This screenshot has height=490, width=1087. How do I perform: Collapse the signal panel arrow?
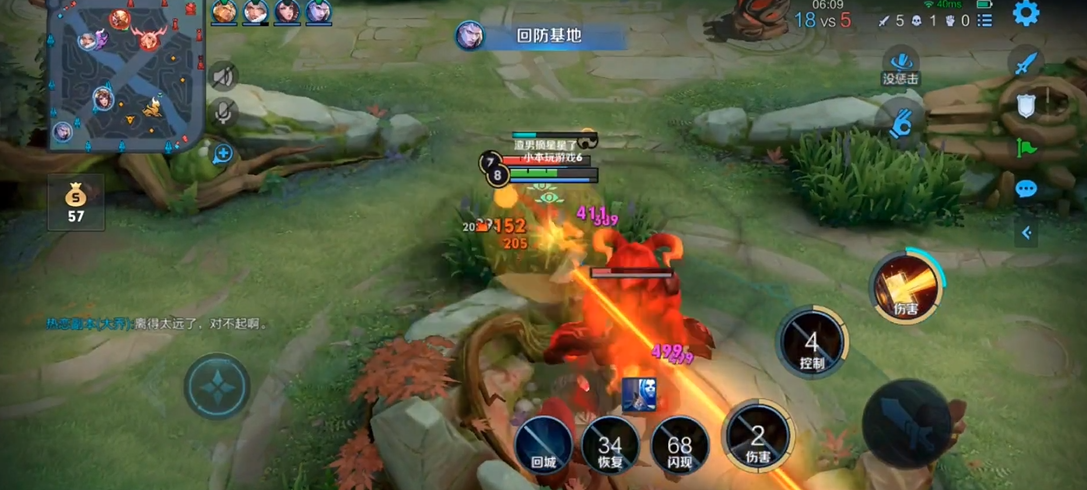pos(1026,233)
